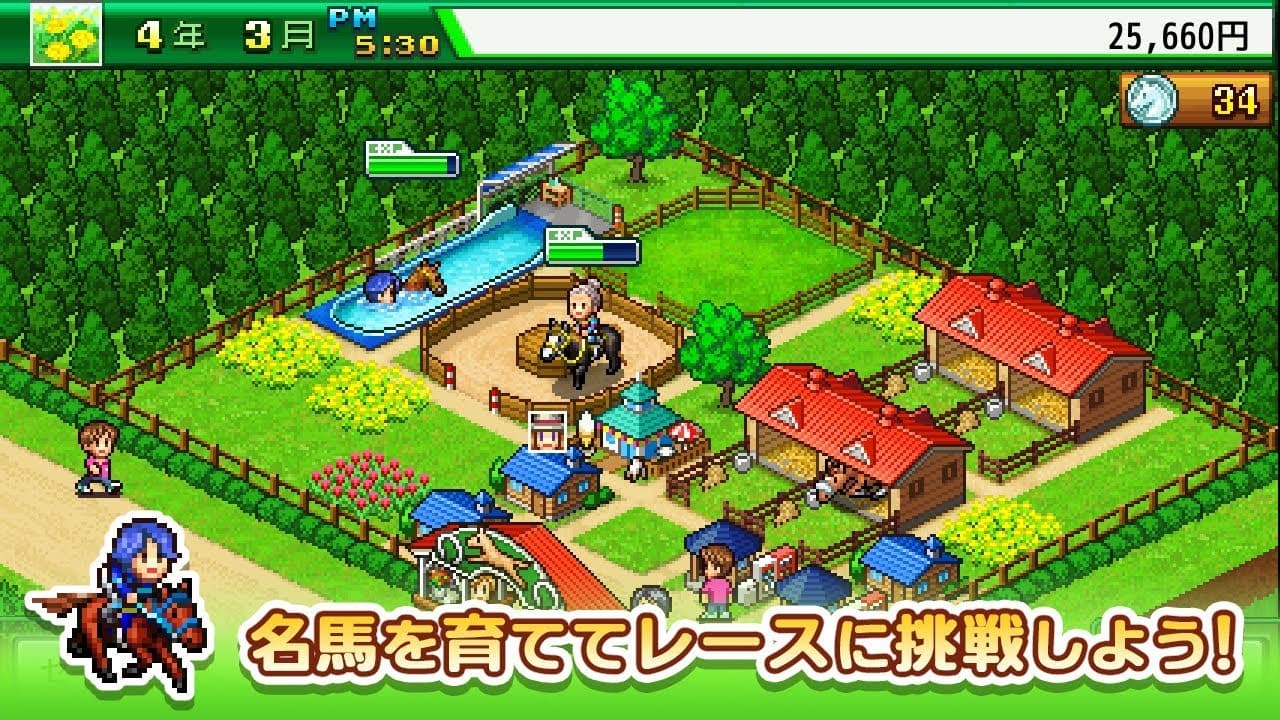The image size is (1280, 720).
Task: Toggle the upper EXP progress bar
Action: (x=413, y=165)
